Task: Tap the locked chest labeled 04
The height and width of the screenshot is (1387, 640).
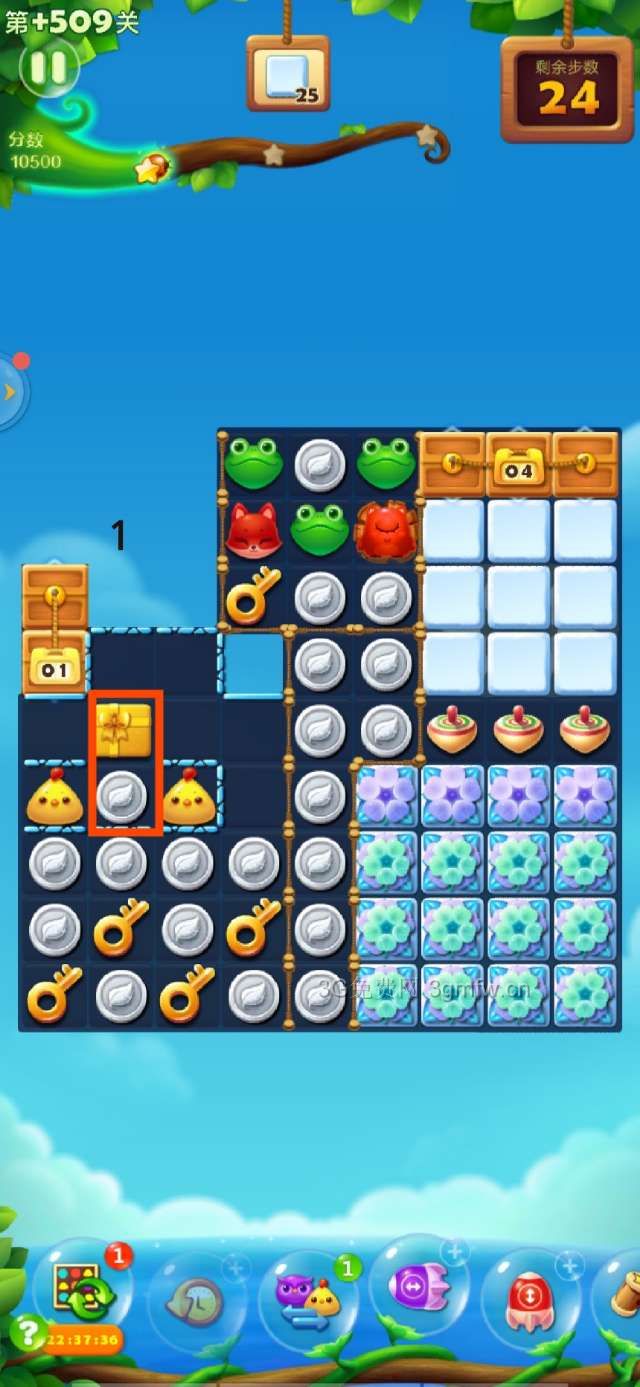Action: pyautogui.click(x=518, y=466)
